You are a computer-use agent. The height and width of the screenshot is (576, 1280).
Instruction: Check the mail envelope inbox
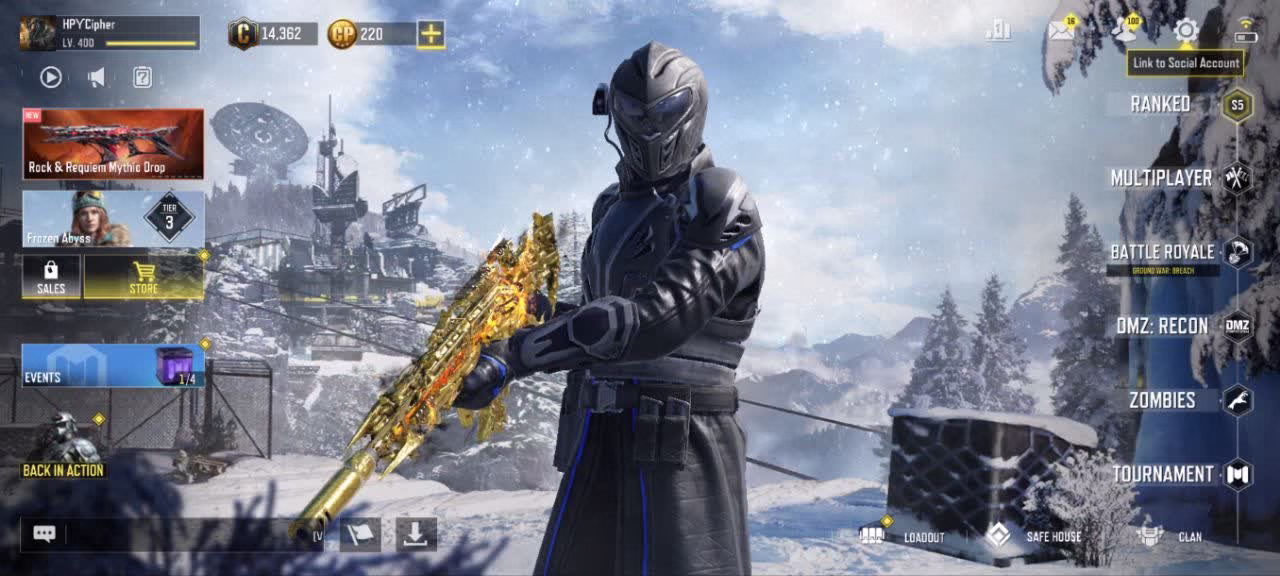1060,31
